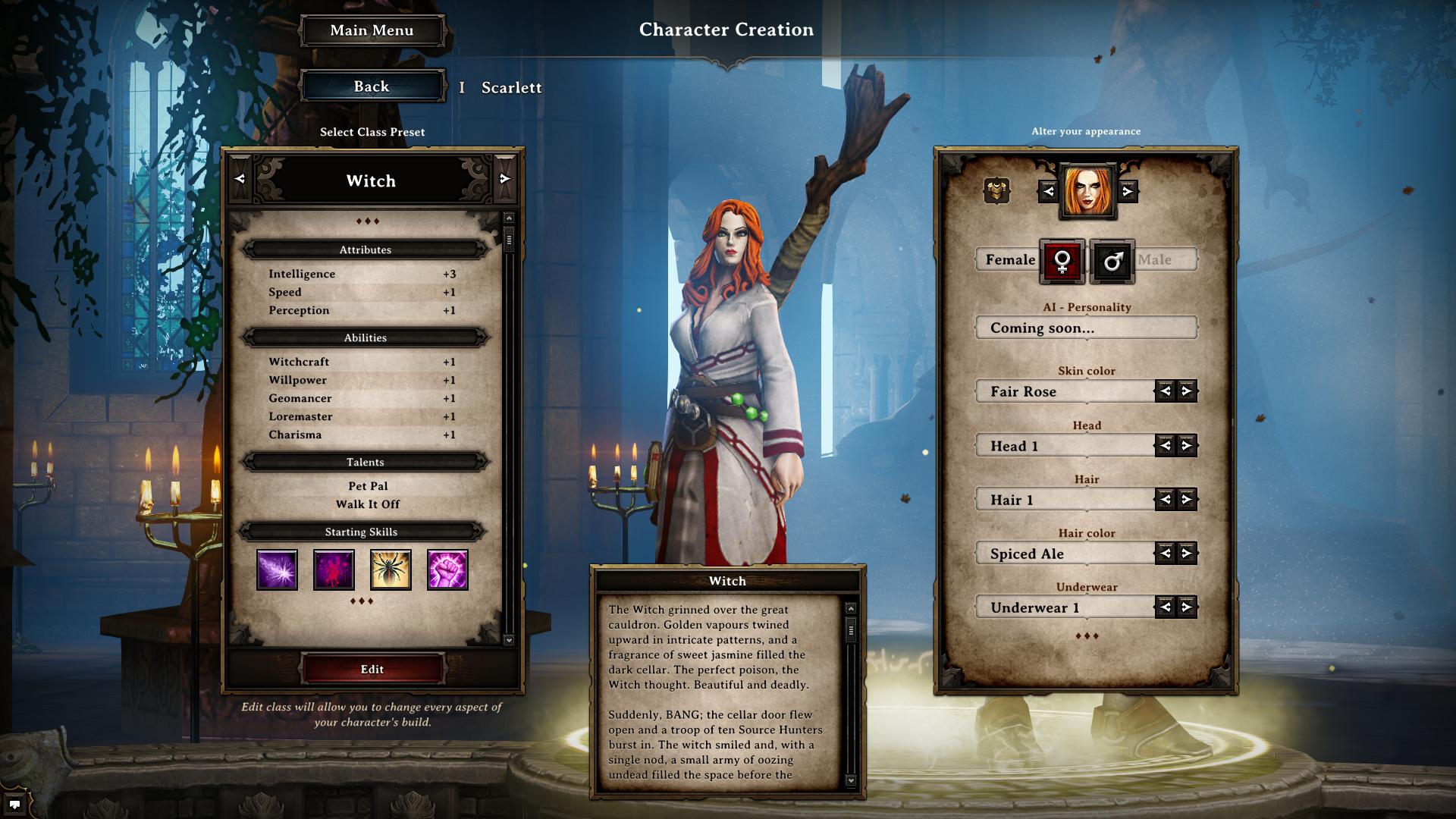Change to previous head option
Screen dimensions: 1456x819
tap(1165, 446)
